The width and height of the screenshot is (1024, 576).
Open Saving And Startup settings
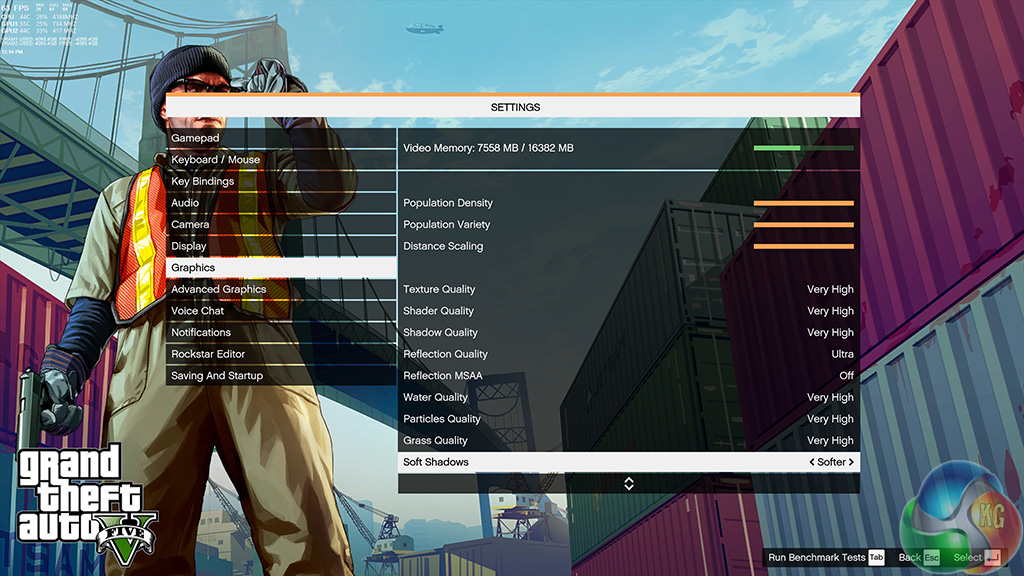pyautogui.click(x=280, y=376)
